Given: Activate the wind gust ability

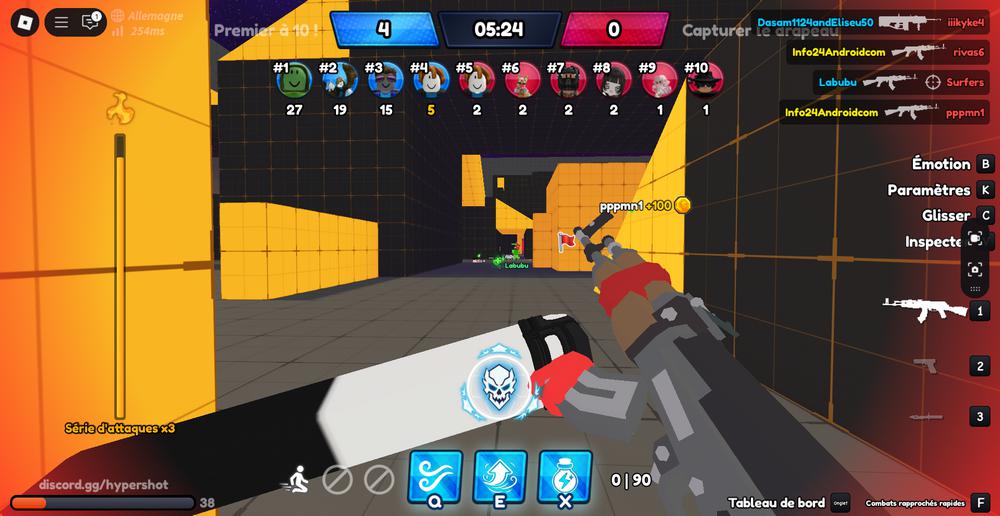Looking at the screenshot, I should pyautogui.click(x=435, y=476).
